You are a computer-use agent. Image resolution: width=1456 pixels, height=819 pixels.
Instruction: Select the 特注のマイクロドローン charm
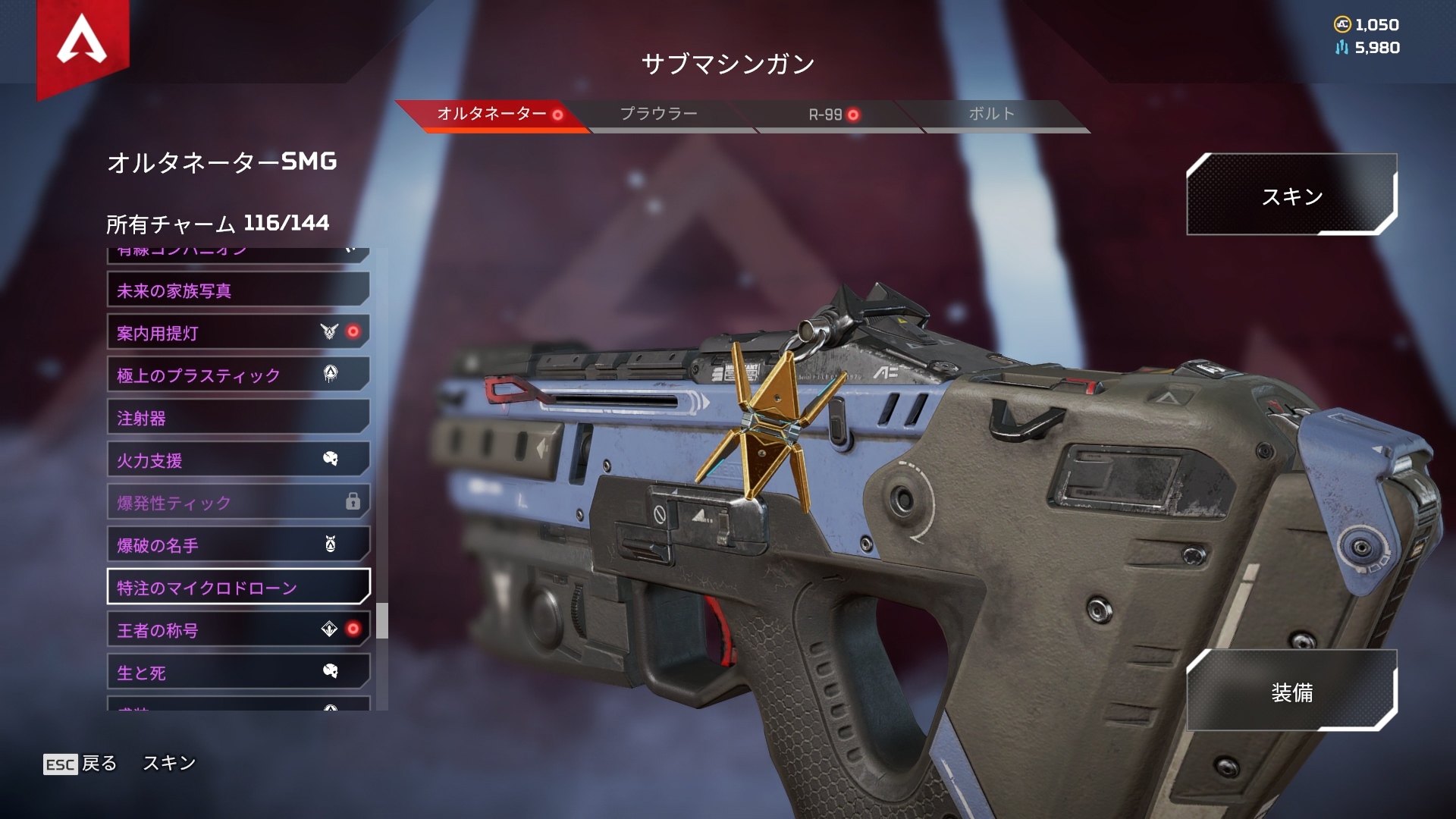point(238,588)
